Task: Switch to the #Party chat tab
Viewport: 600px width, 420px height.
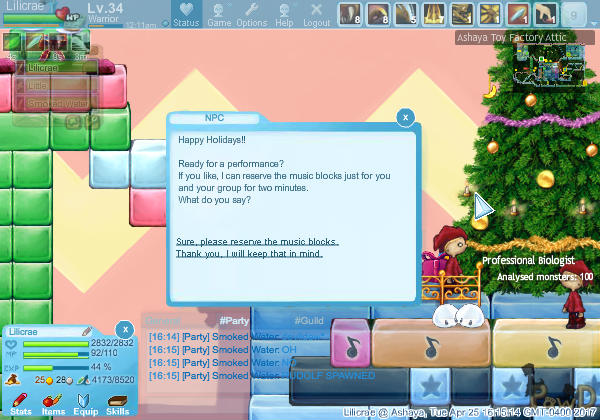Action: (x=233, y=320)
